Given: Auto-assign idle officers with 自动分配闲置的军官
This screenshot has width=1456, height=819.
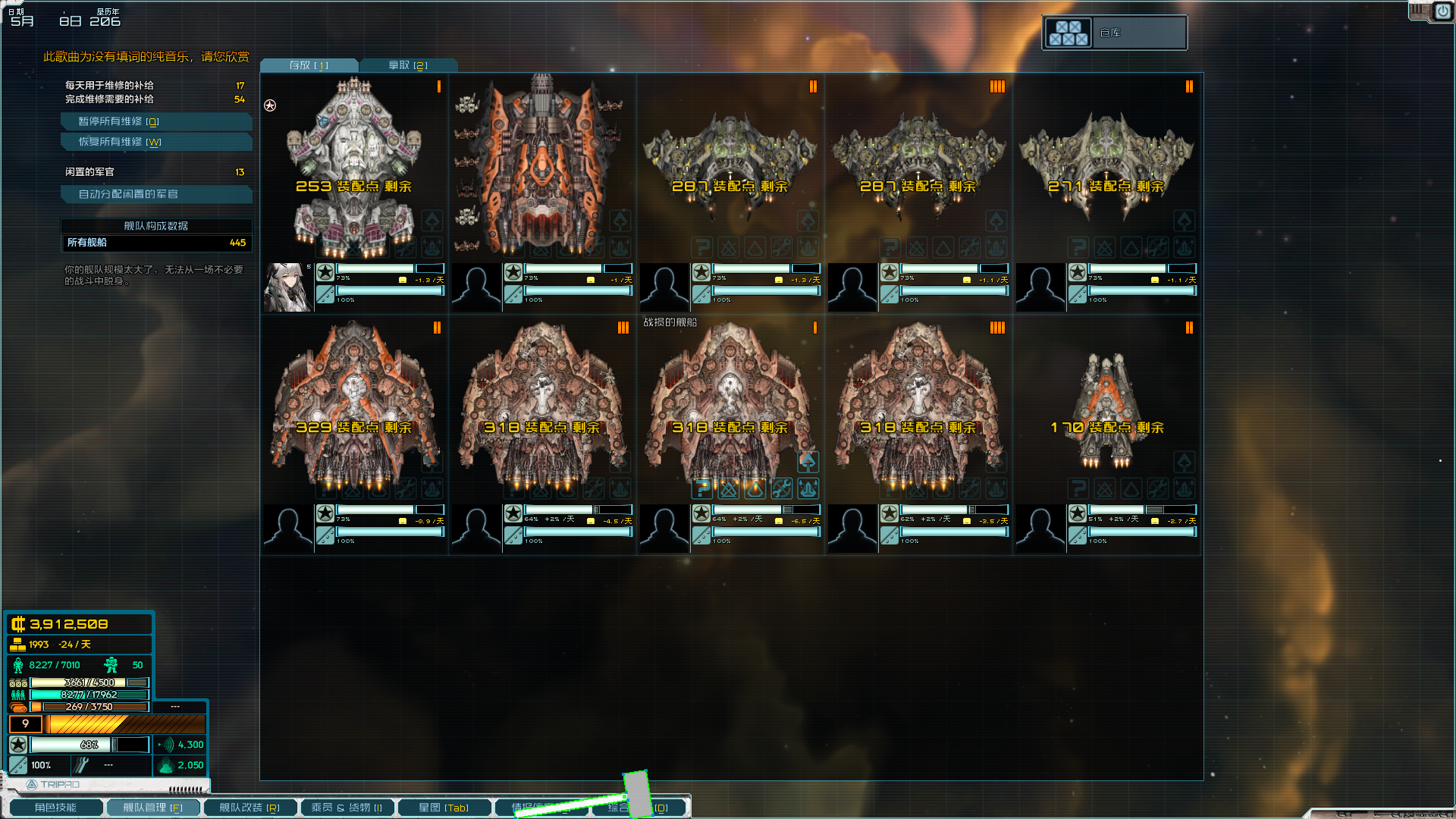Looking at the screenshot, I should pos(155,194).
